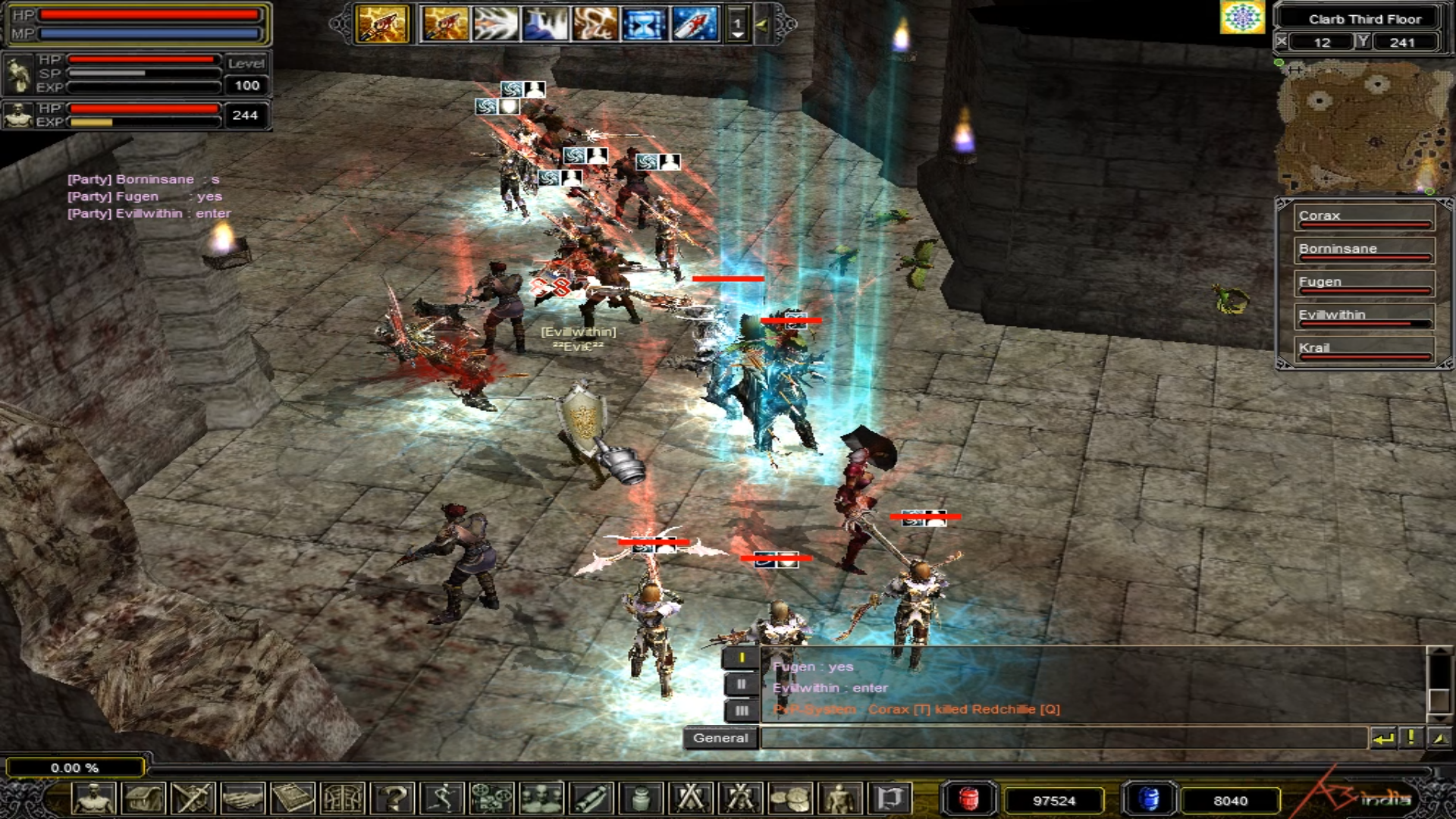The image size is (1456, 819).
Task: Trigger the red dagger on blue skill
Action: click(x=693, y=24)
